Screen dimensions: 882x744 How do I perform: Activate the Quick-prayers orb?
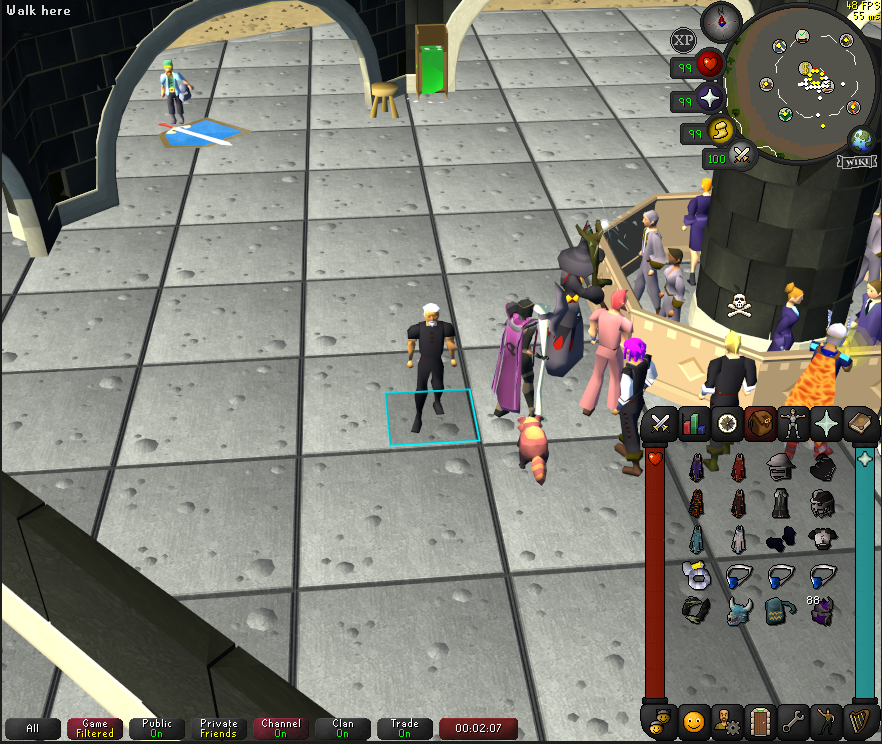click(x=711, y=98)
